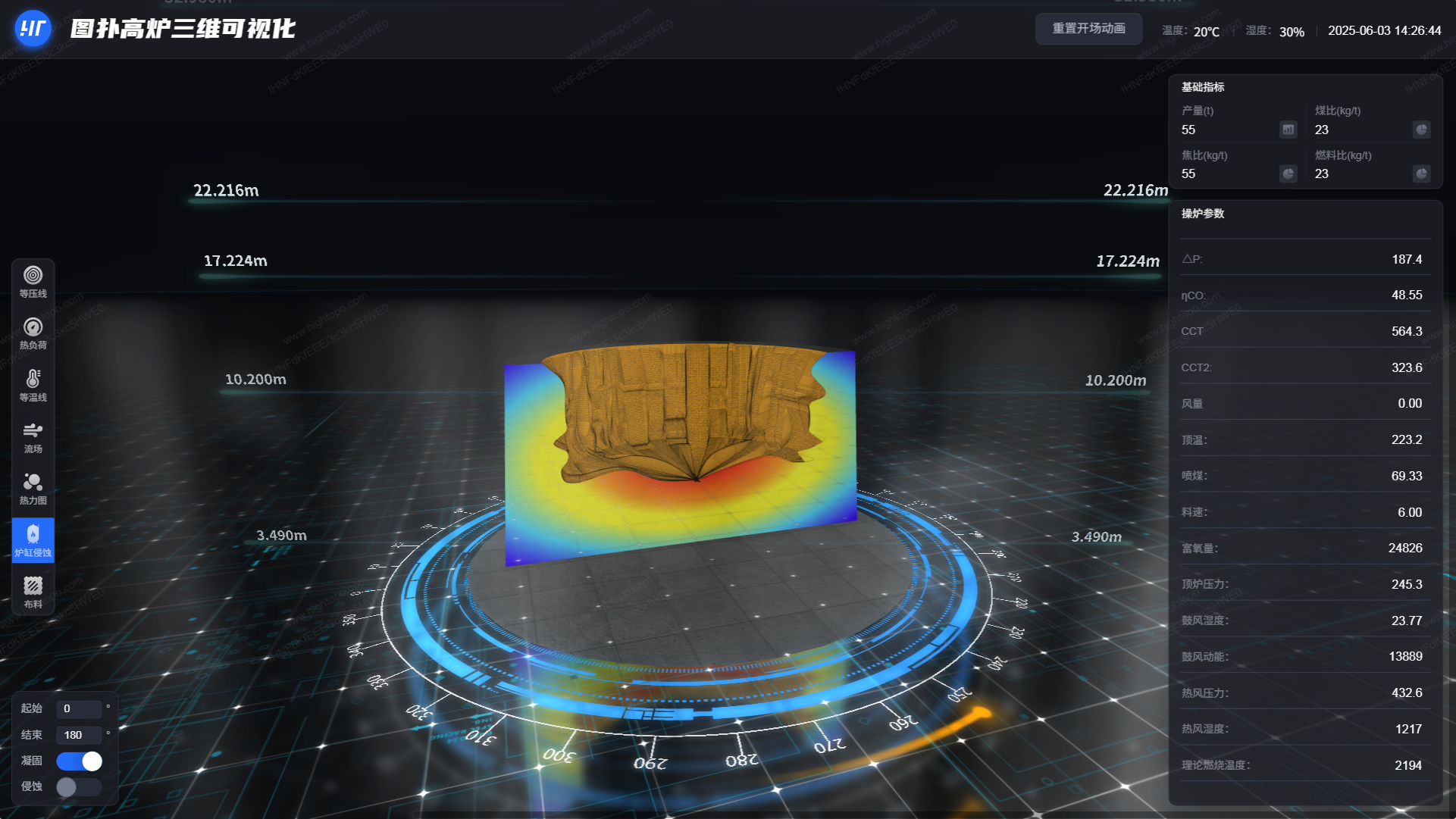
Task: Click the 图扑高炉三维可视化 title bar
Action: (180, 29)
